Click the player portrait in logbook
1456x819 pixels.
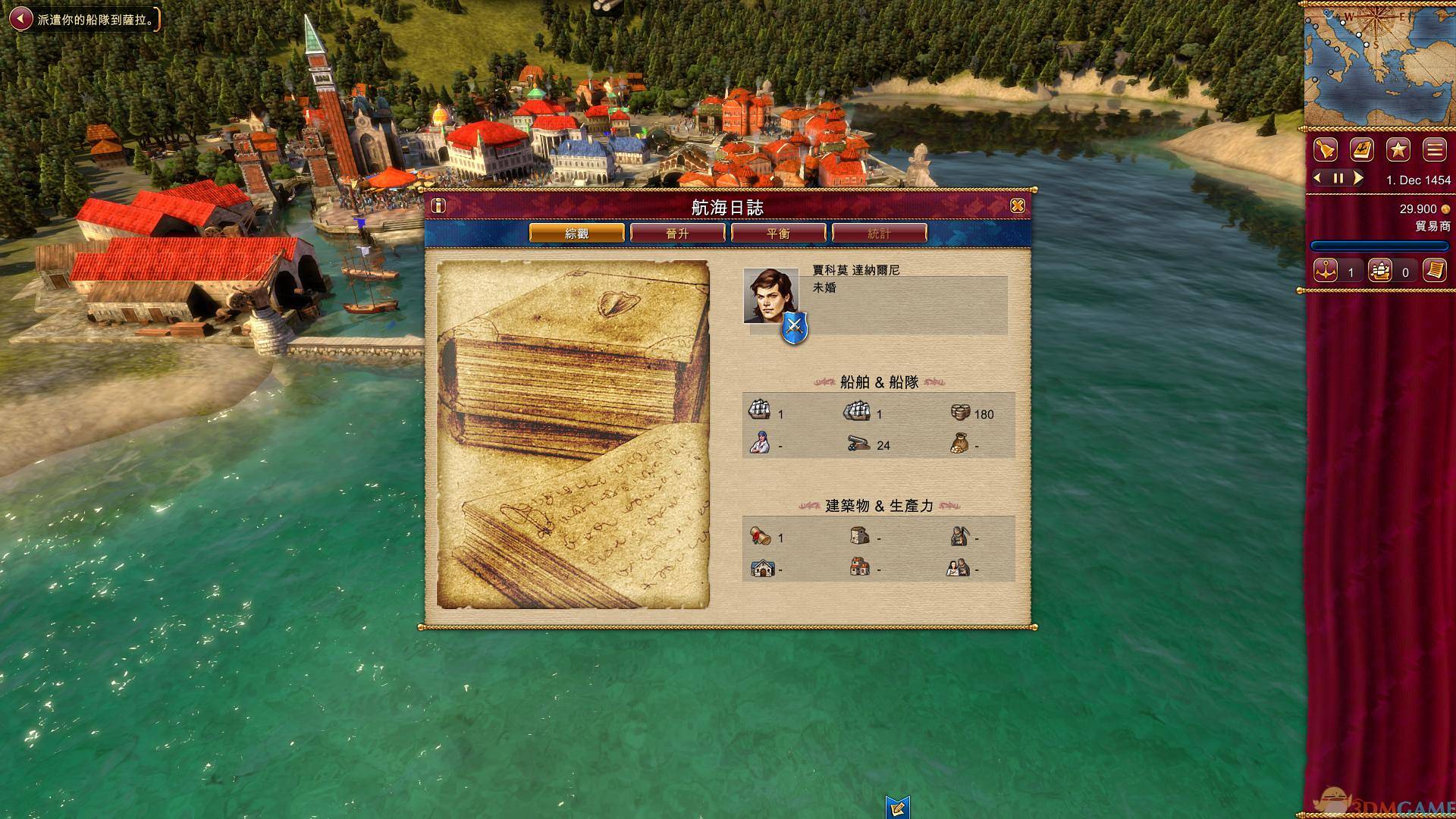770,296
